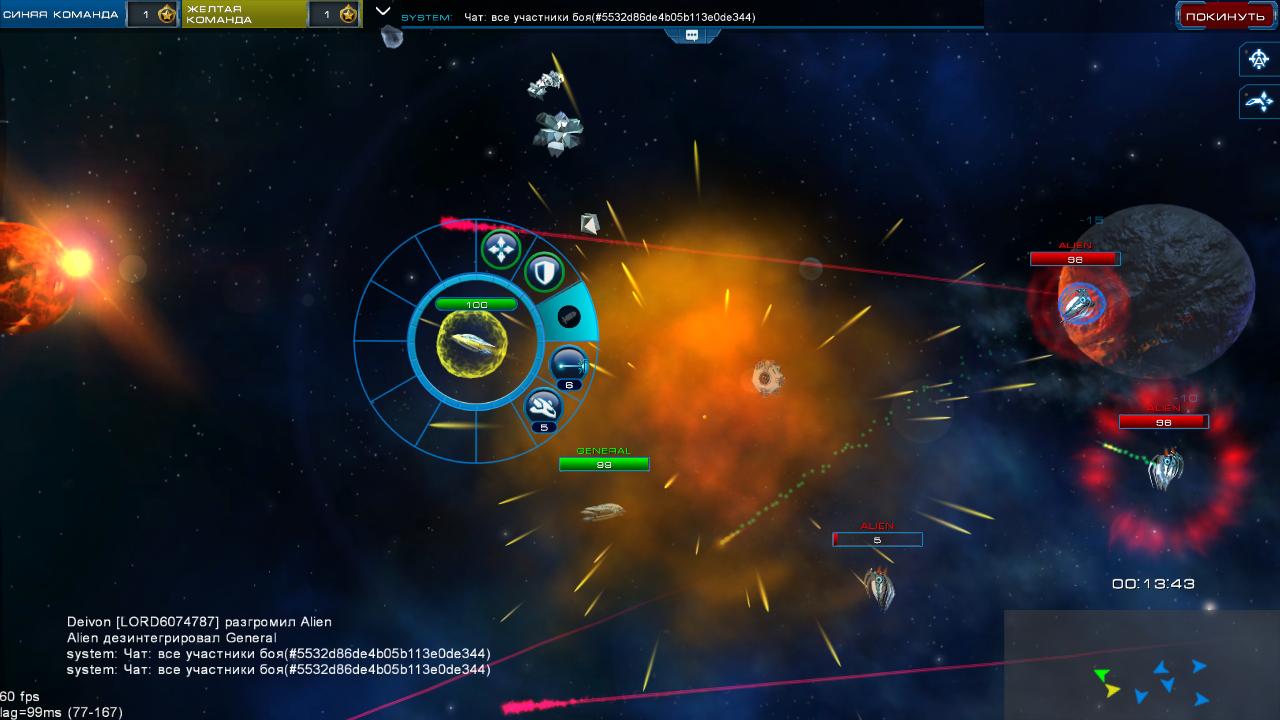1280x720 pixels.
Task: Click the minimap panel
Action: click(x=1141, y=664)
